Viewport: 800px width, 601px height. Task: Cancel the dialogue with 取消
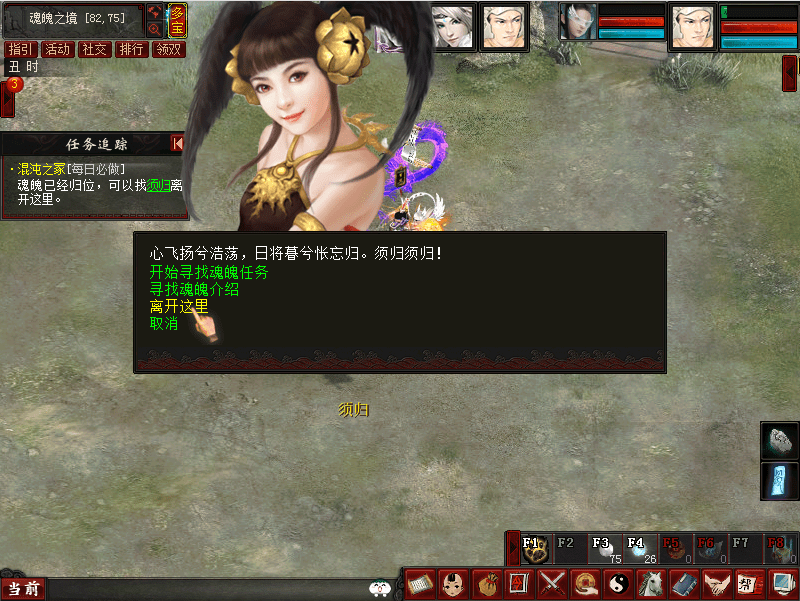[x=164, y=323]
